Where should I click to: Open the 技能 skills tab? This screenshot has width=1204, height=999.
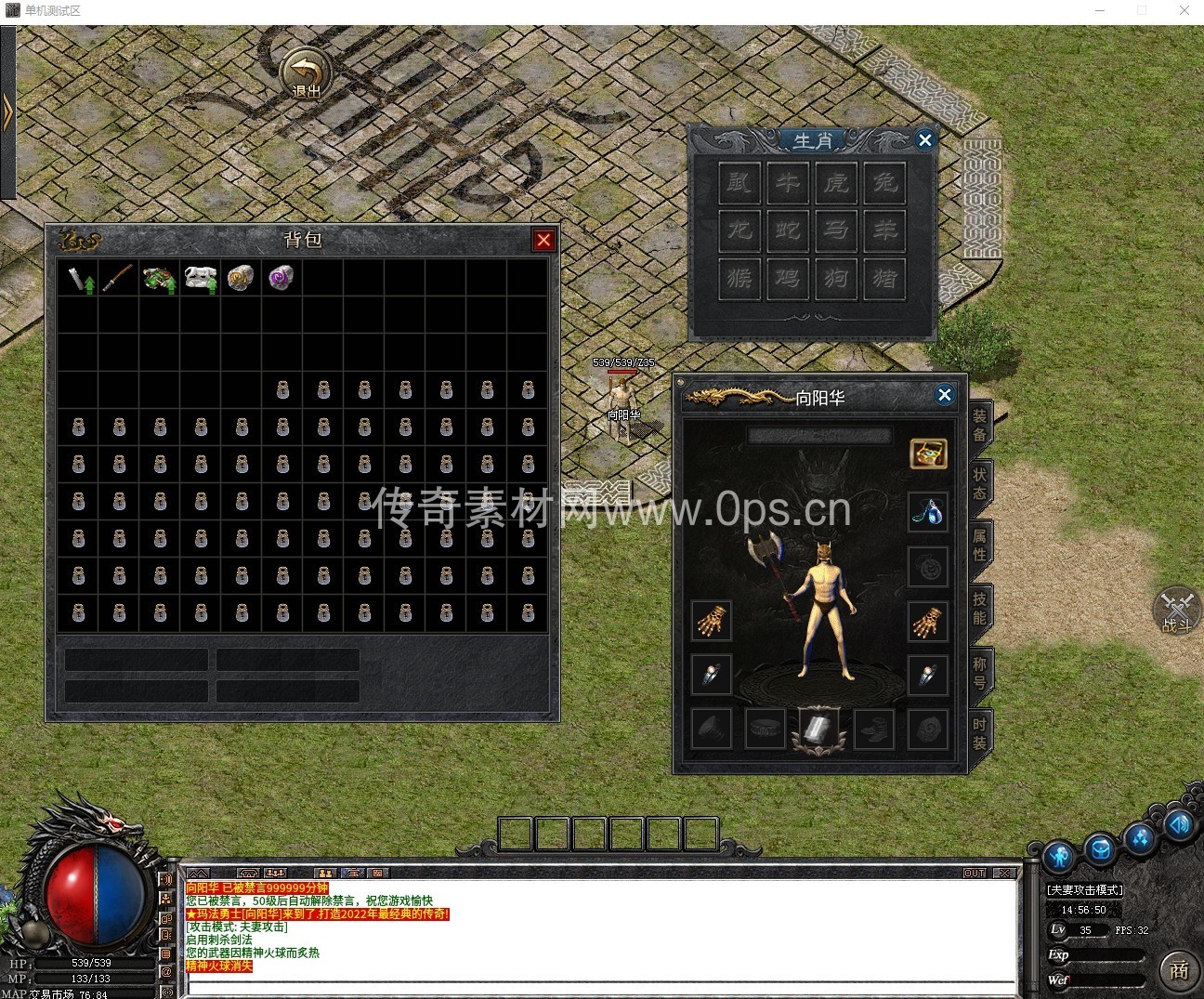pyautogui.click(x=979, y=606)
